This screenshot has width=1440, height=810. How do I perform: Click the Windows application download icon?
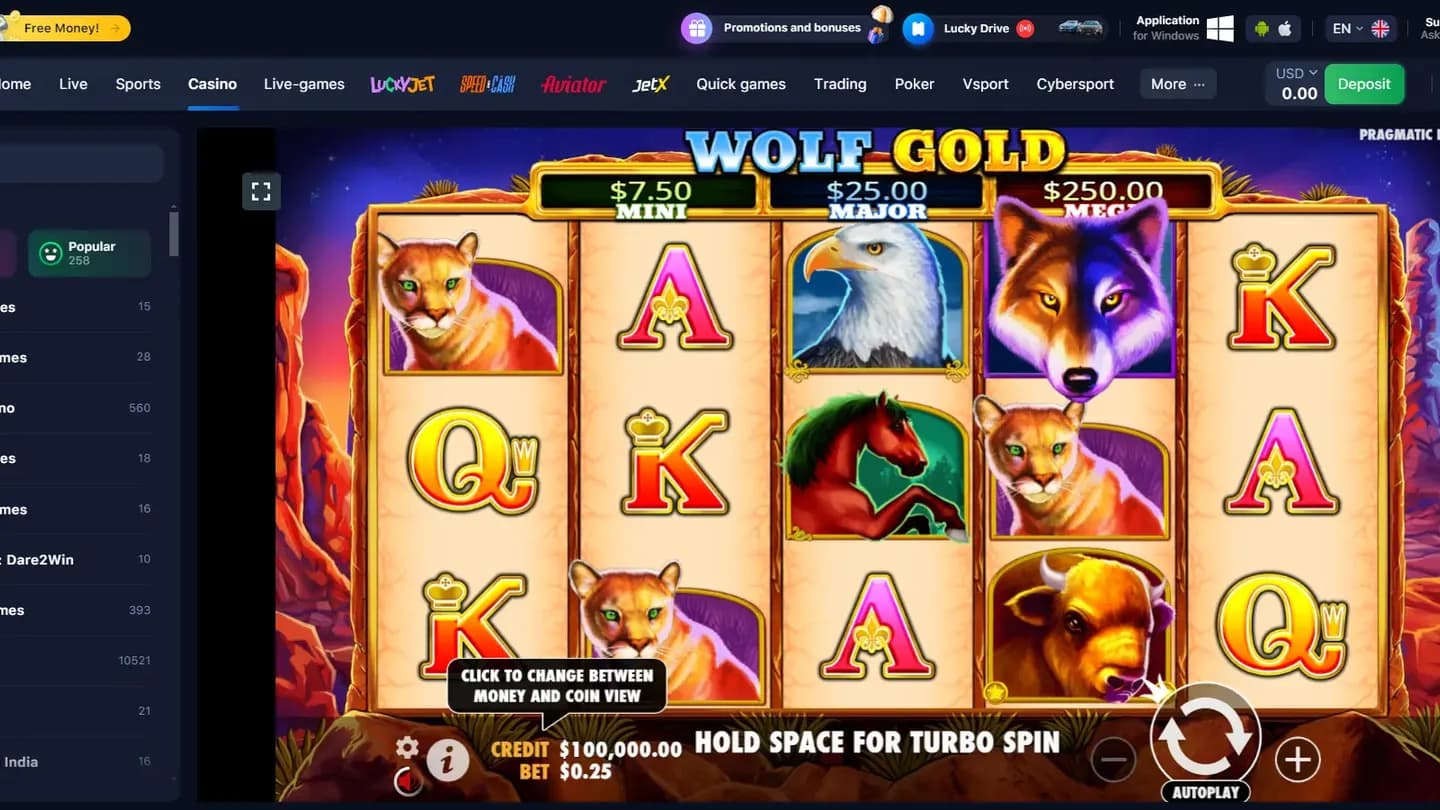pos(1220,28)
